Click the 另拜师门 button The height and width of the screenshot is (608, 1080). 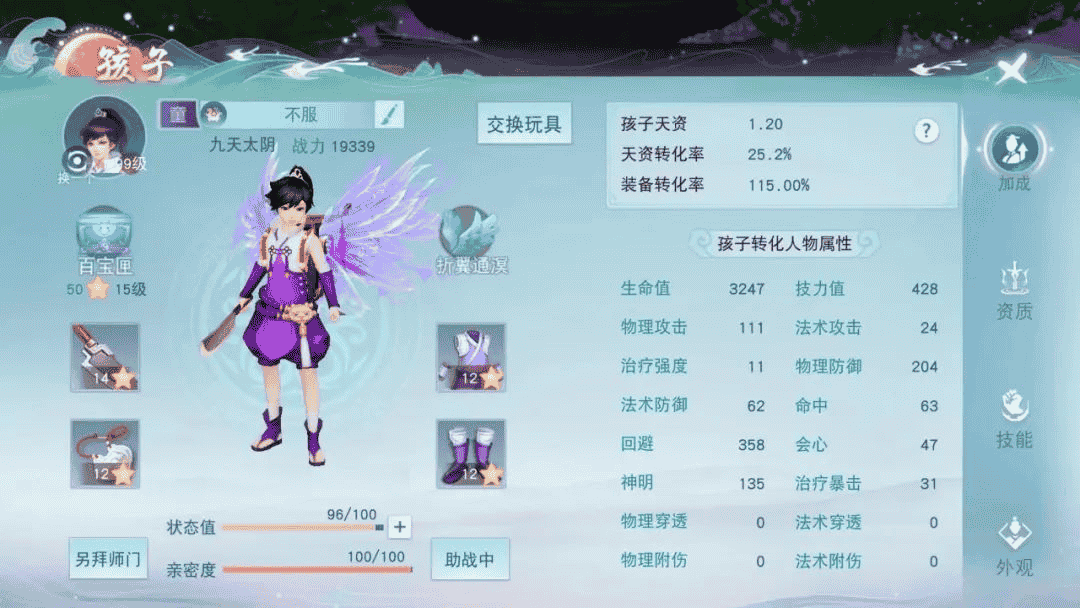(109, 559)
